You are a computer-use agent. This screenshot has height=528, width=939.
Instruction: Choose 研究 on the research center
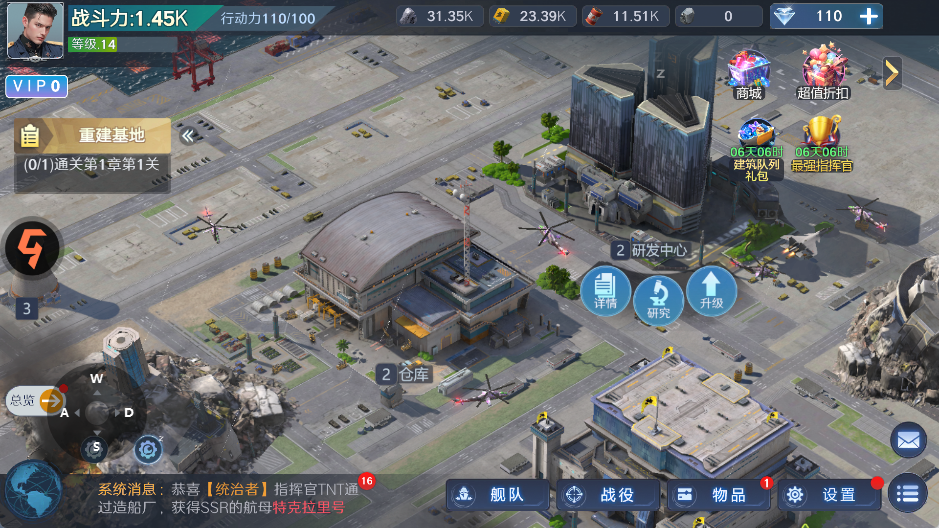coord(658,299)
